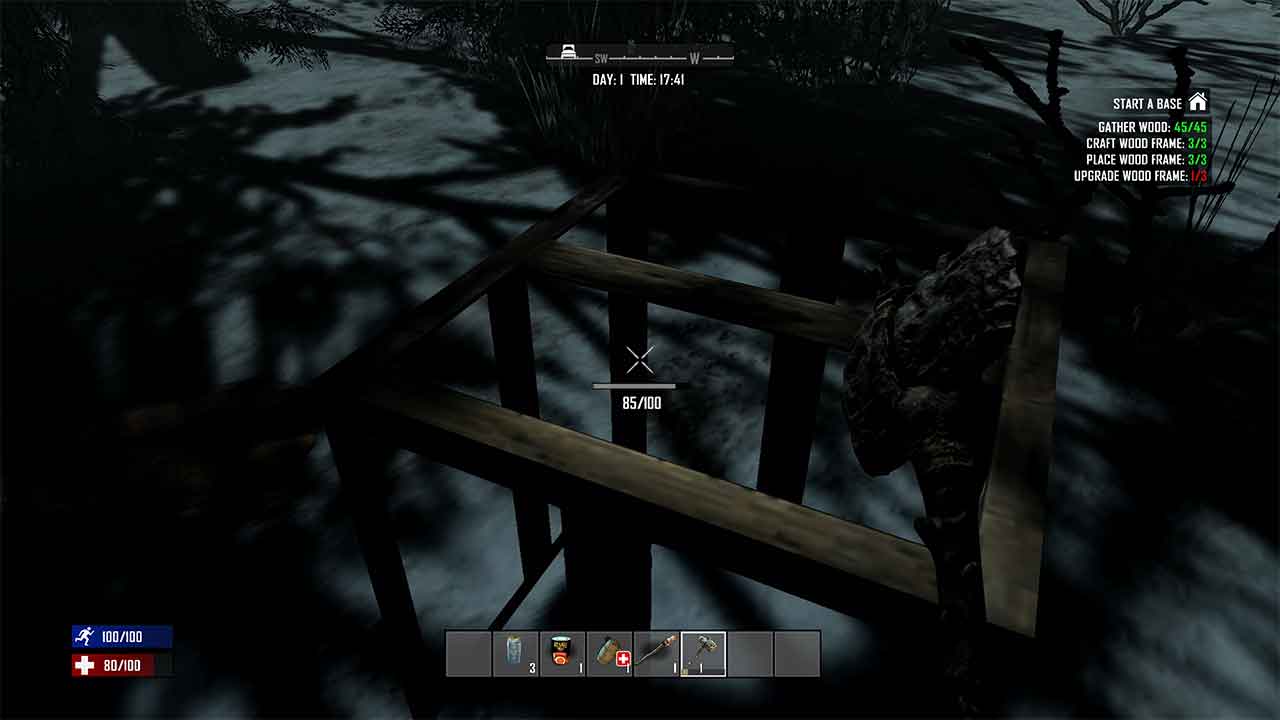1280x720 pixels.
Task: Click the START A BASE quest title
Action: point(1150,103)
